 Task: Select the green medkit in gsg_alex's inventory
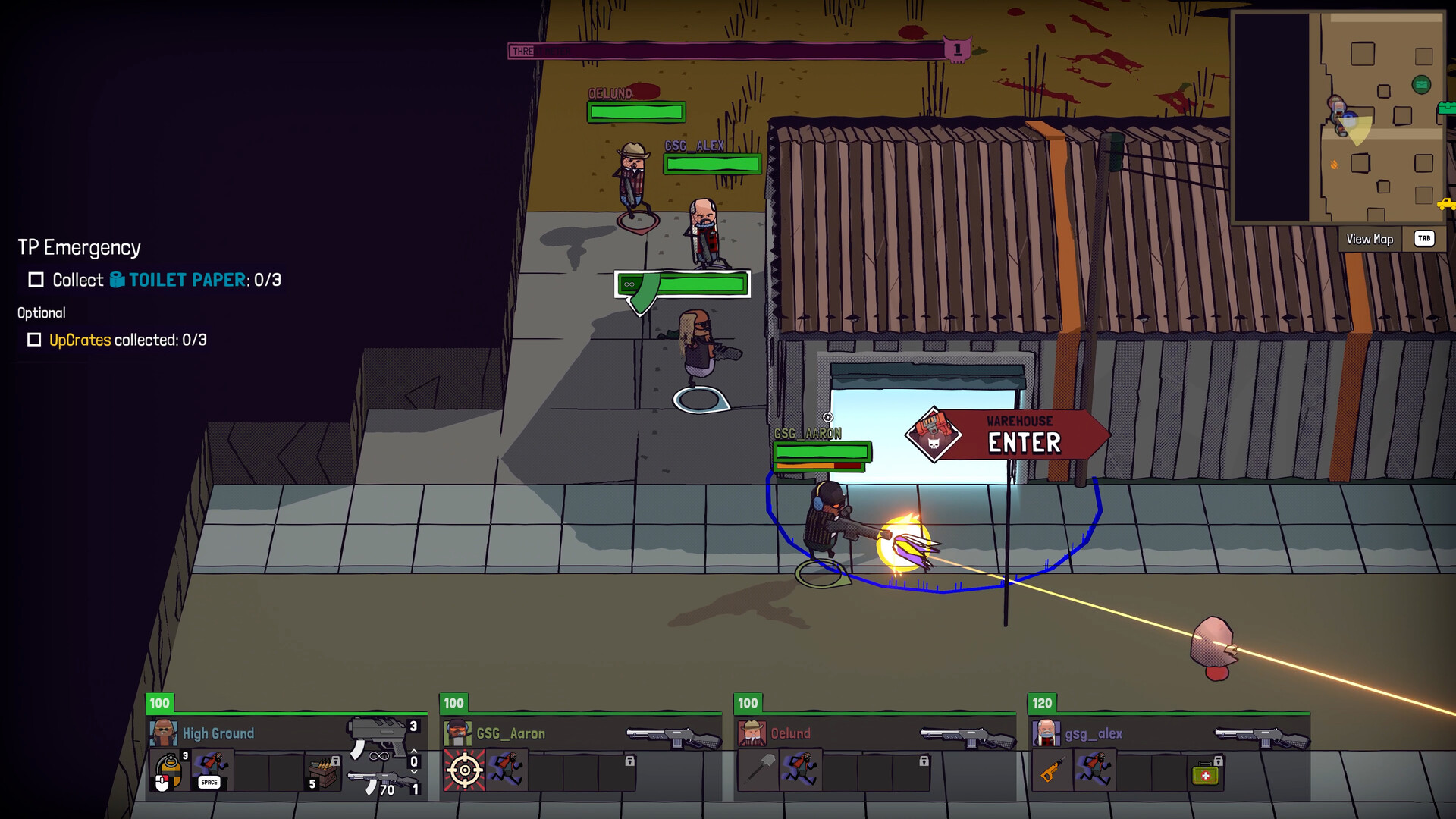1205,775
